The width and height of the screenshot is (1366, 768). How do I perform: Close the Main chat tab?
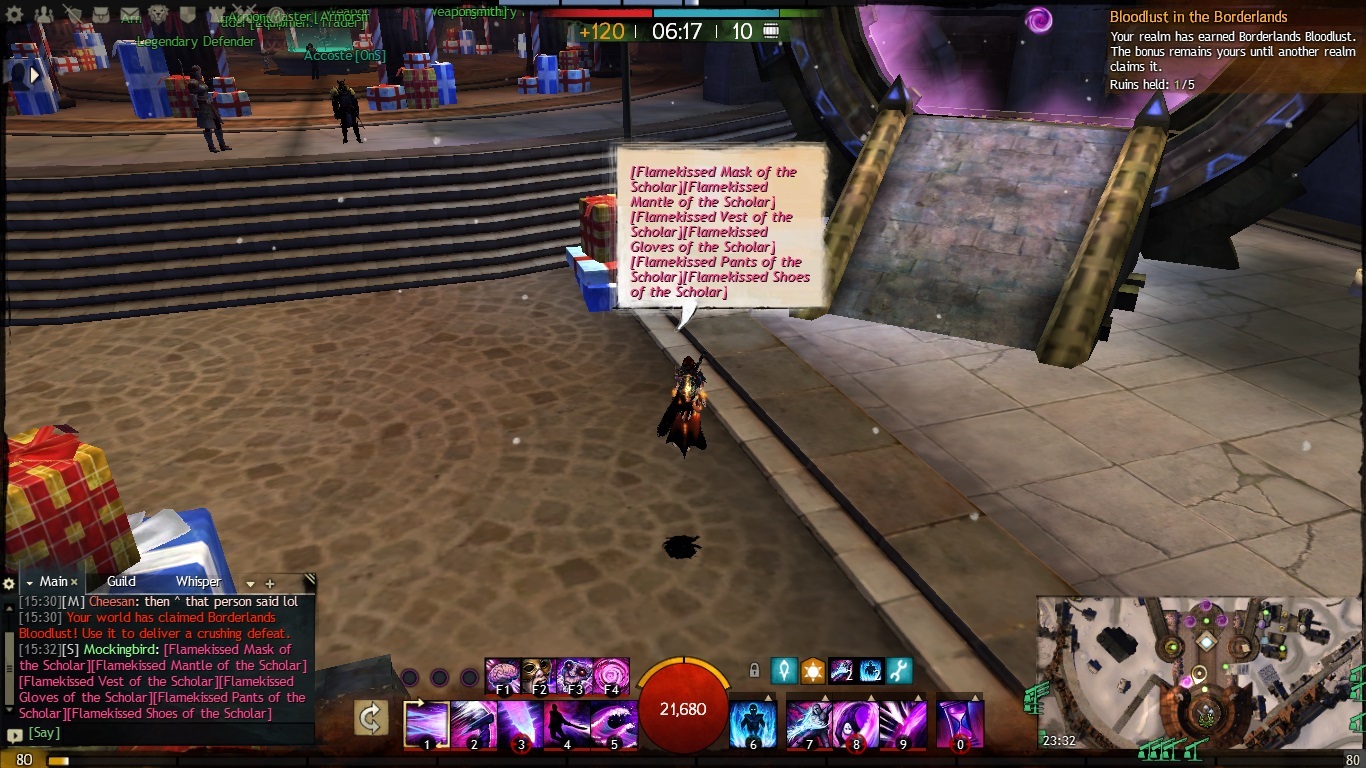point(74,582)
